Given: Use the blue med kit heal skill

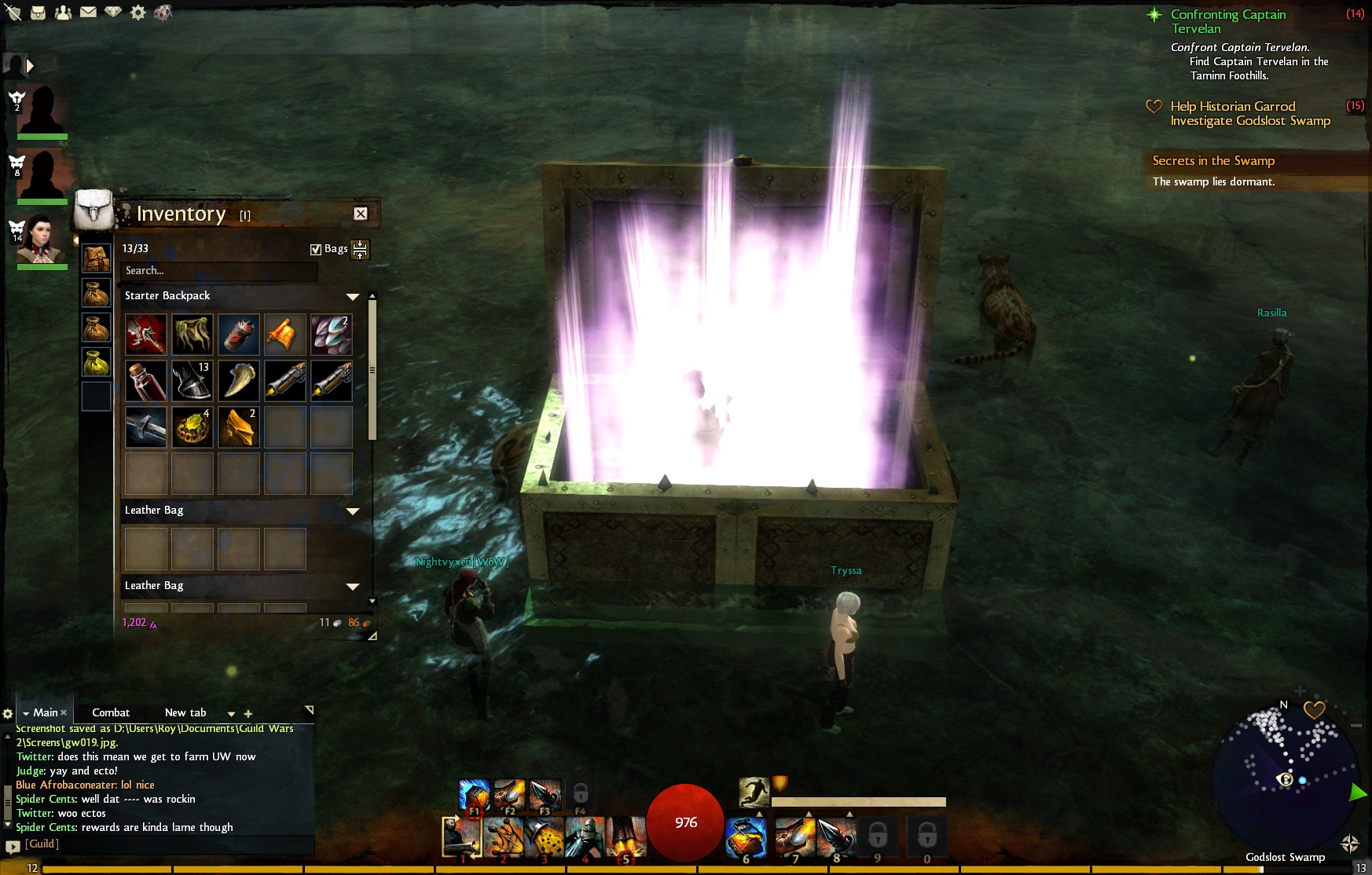Looking at the screenshot, I should (746, 835).
